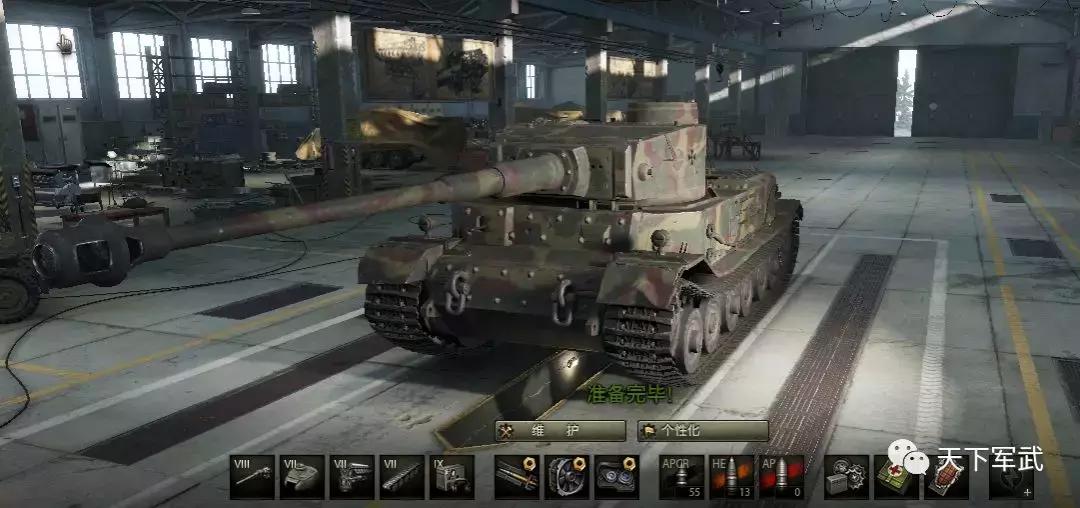1080x508 pixels.
Task: Select the tier VIII gun module slot
Action: [252, 477]
